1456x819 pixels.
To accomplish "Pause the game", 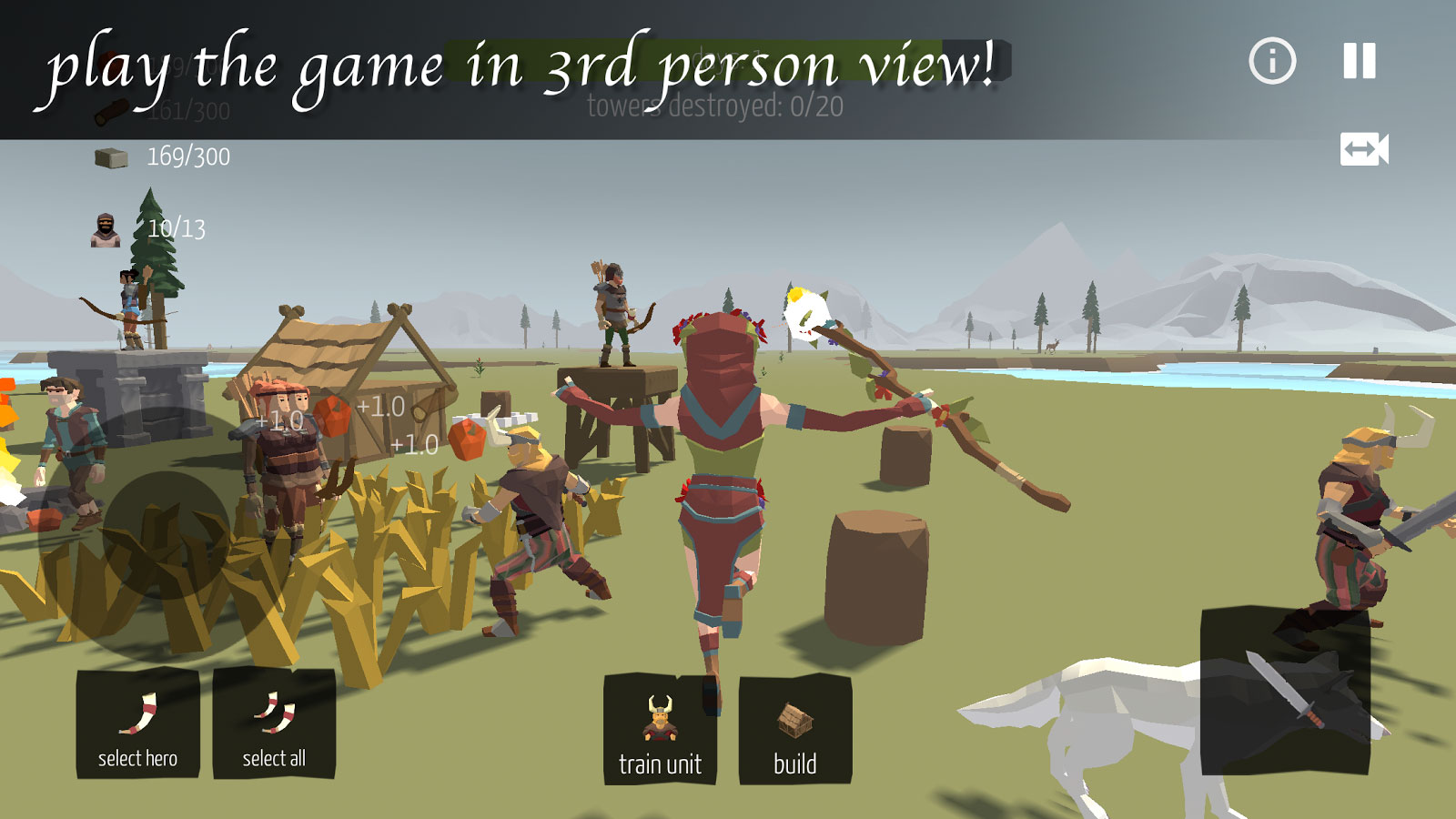I will (x=1360, y=61).
